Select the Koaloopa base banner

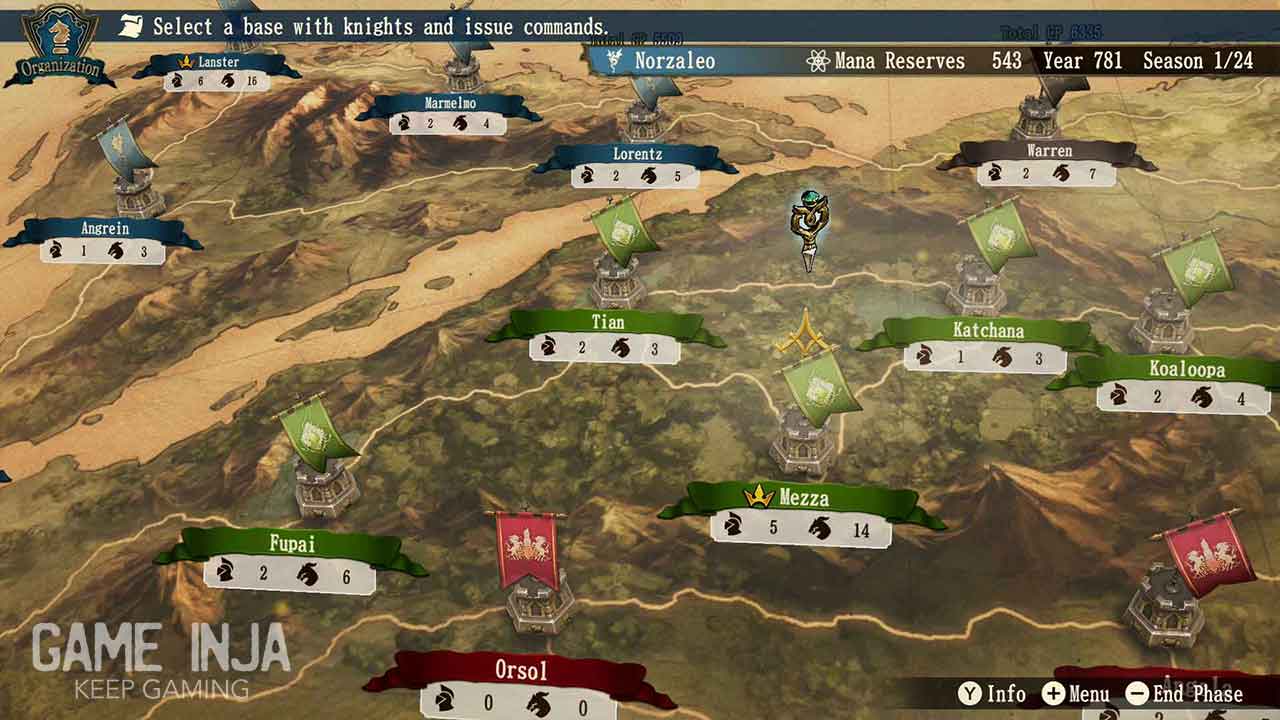point(1186,370)
